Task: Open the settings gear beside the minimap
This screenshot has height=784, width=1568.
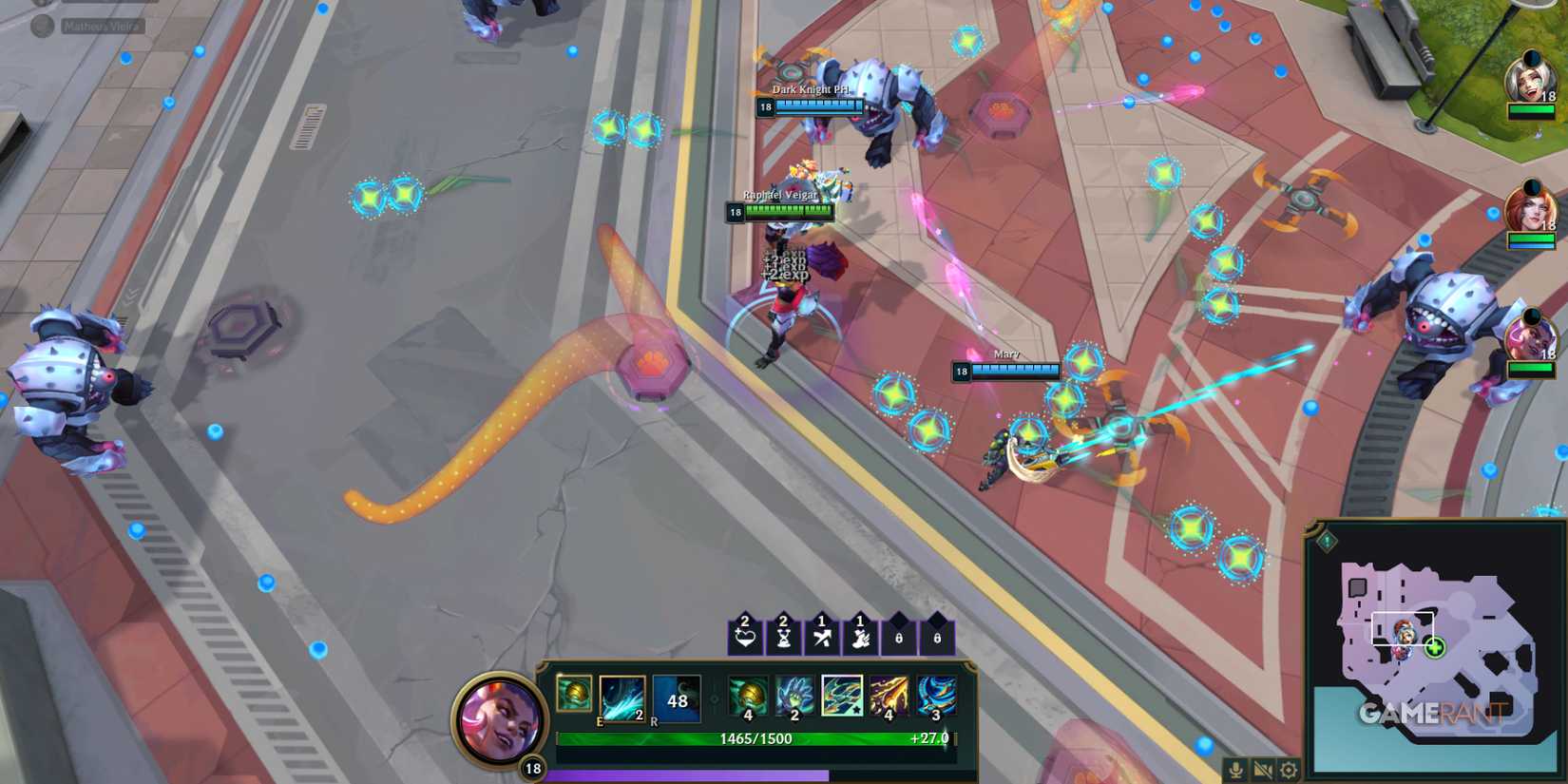Action: click(x=1288, y=771)
